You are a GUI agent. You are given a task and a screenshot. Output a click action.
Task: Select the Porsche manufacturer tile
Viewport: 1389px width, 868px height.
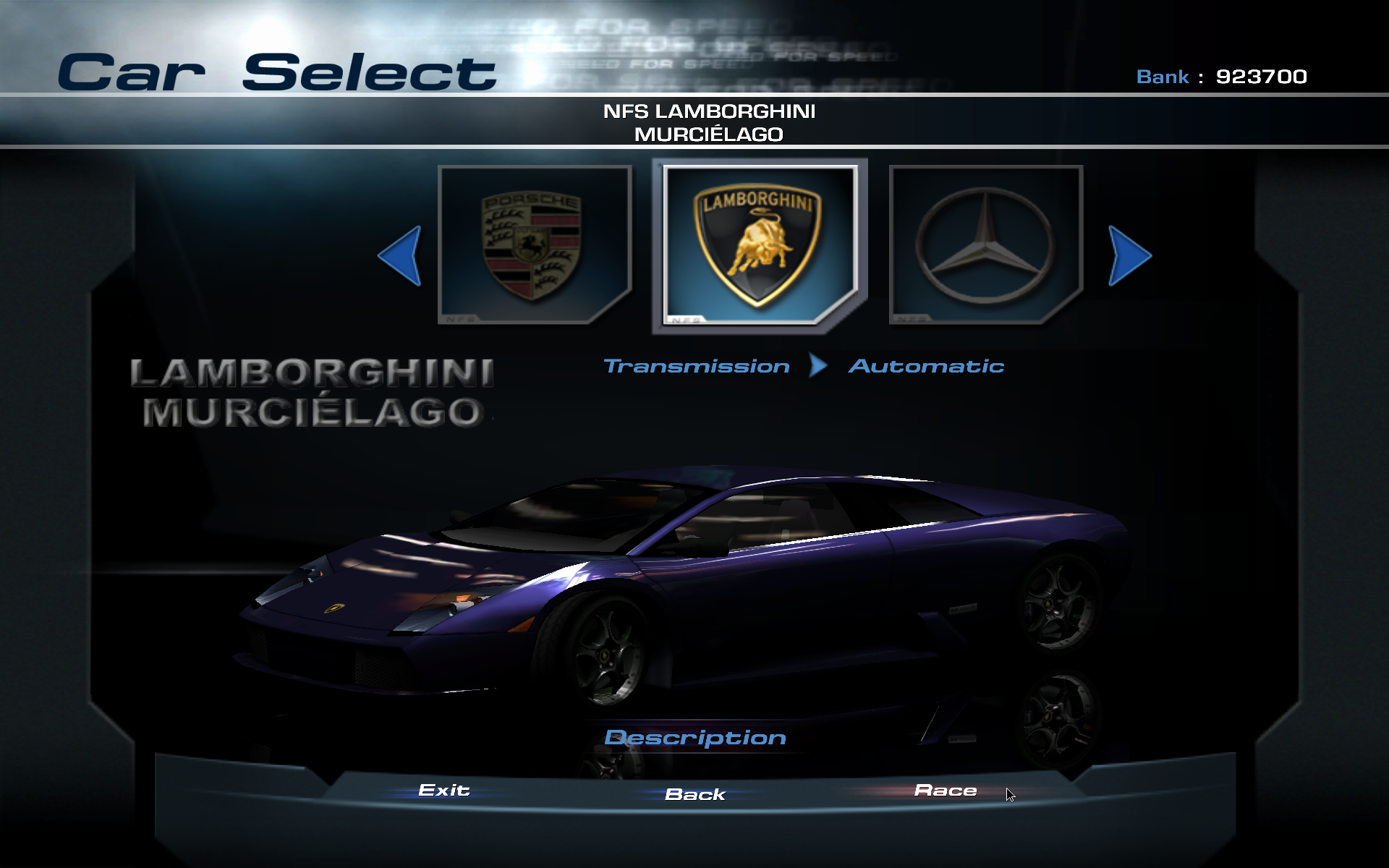(x=535, y=244)
